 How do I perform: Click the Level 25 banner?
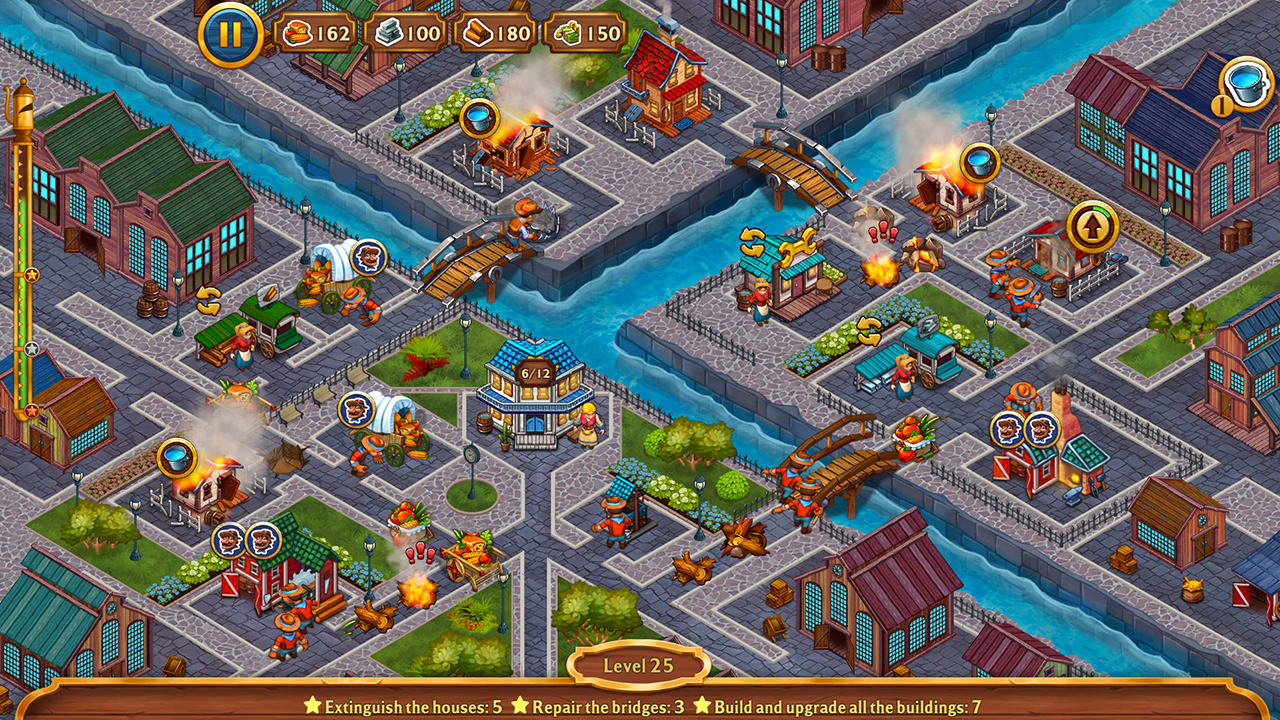coord(640,663)
